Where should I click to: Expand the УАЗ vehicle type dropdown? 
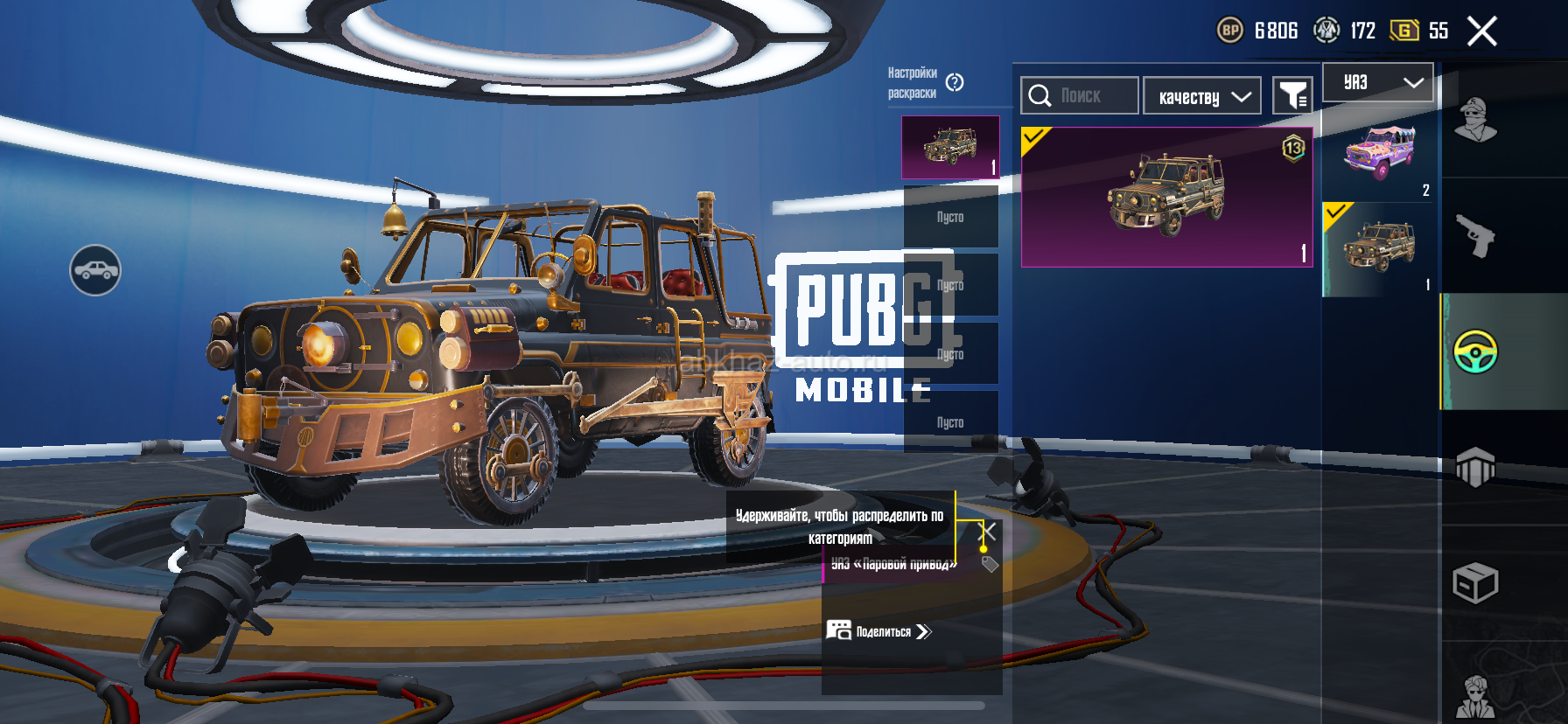tap(1377, 82)
